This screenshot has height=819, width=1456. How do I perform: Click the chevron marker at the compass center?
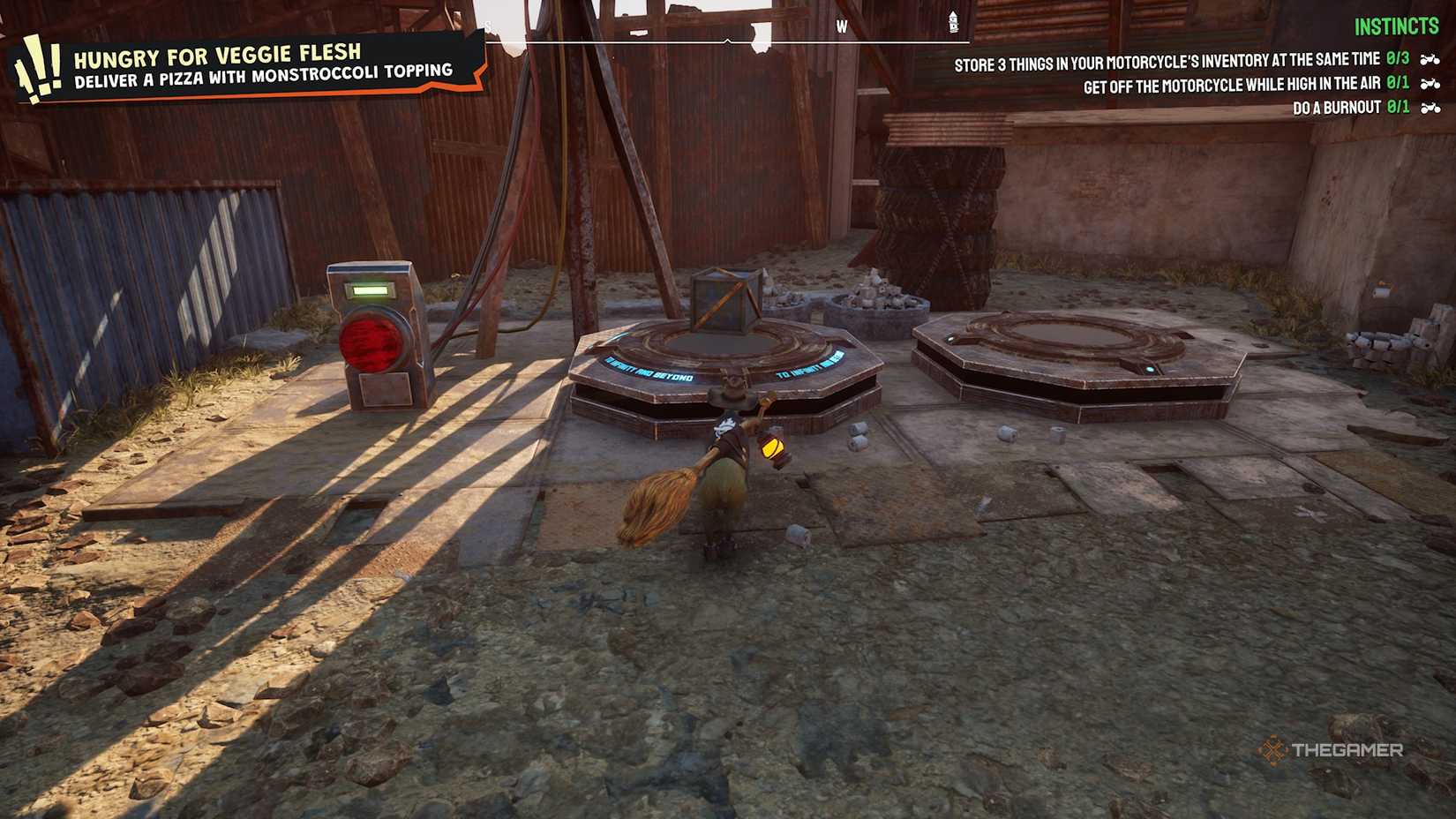coord(727,39)
